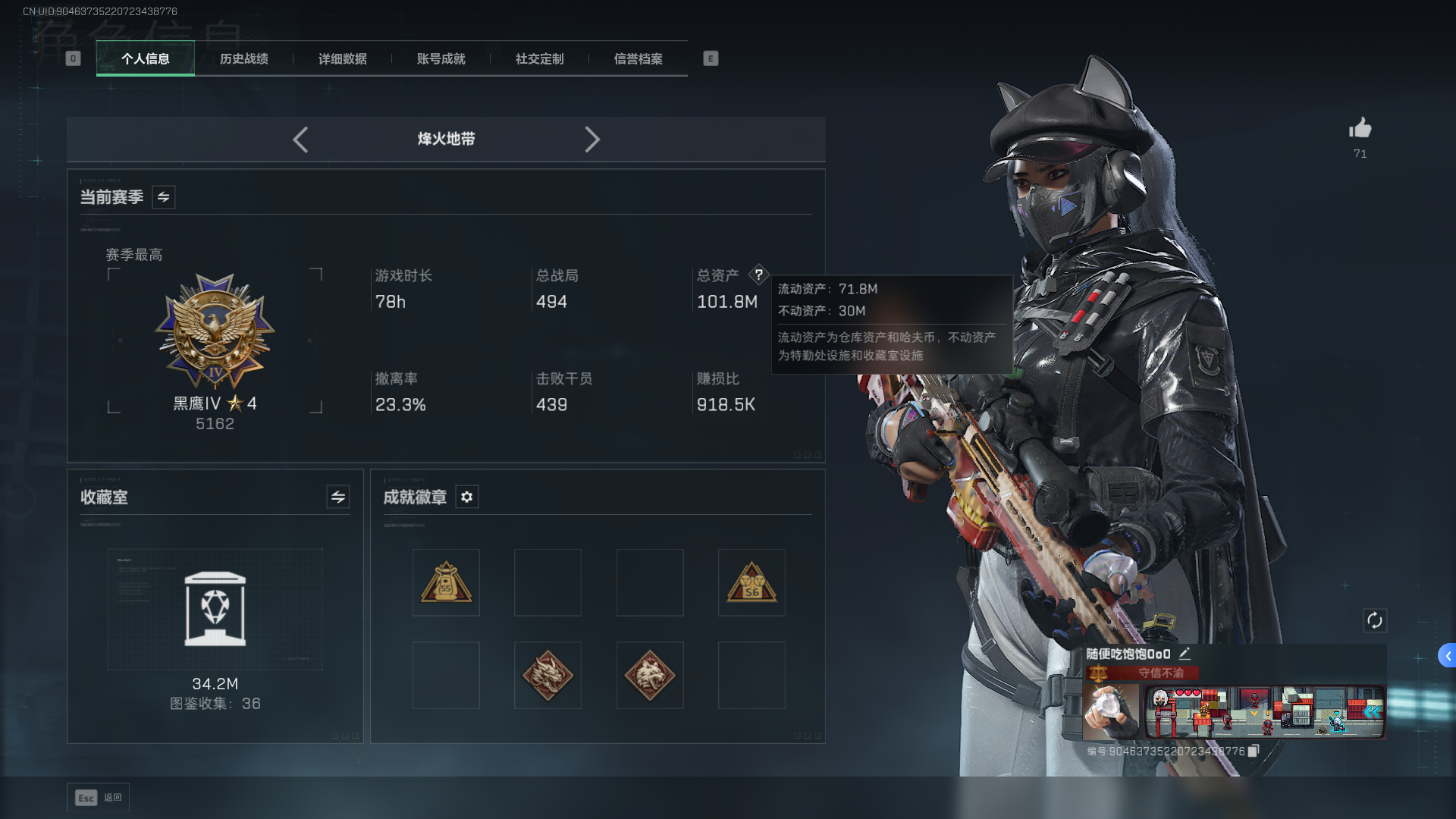
Task: Click the 总资产 question mark icon
Action: [758, 275]
